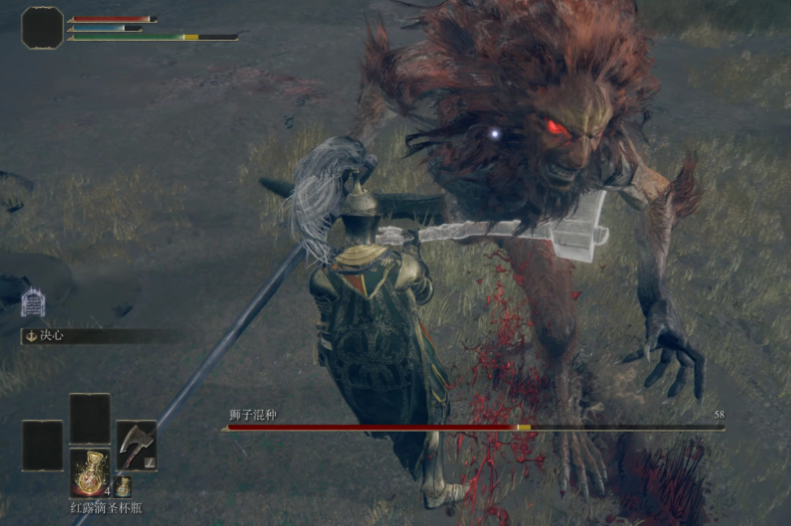Screen dimensions: 791x526
Task: Click the small next-flask icon
Action: [x=123, y=487]
